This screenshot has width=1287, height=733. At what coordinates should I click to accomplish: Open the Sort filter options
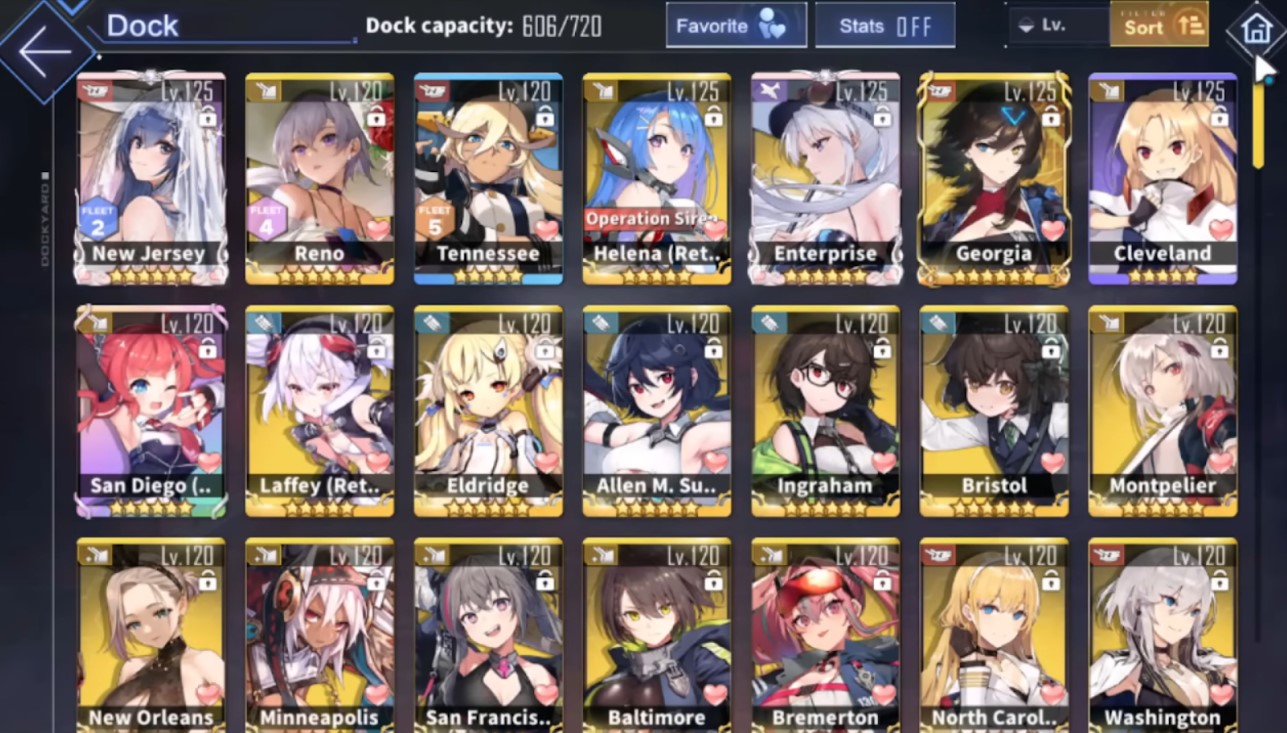[x=1158, y=25]
